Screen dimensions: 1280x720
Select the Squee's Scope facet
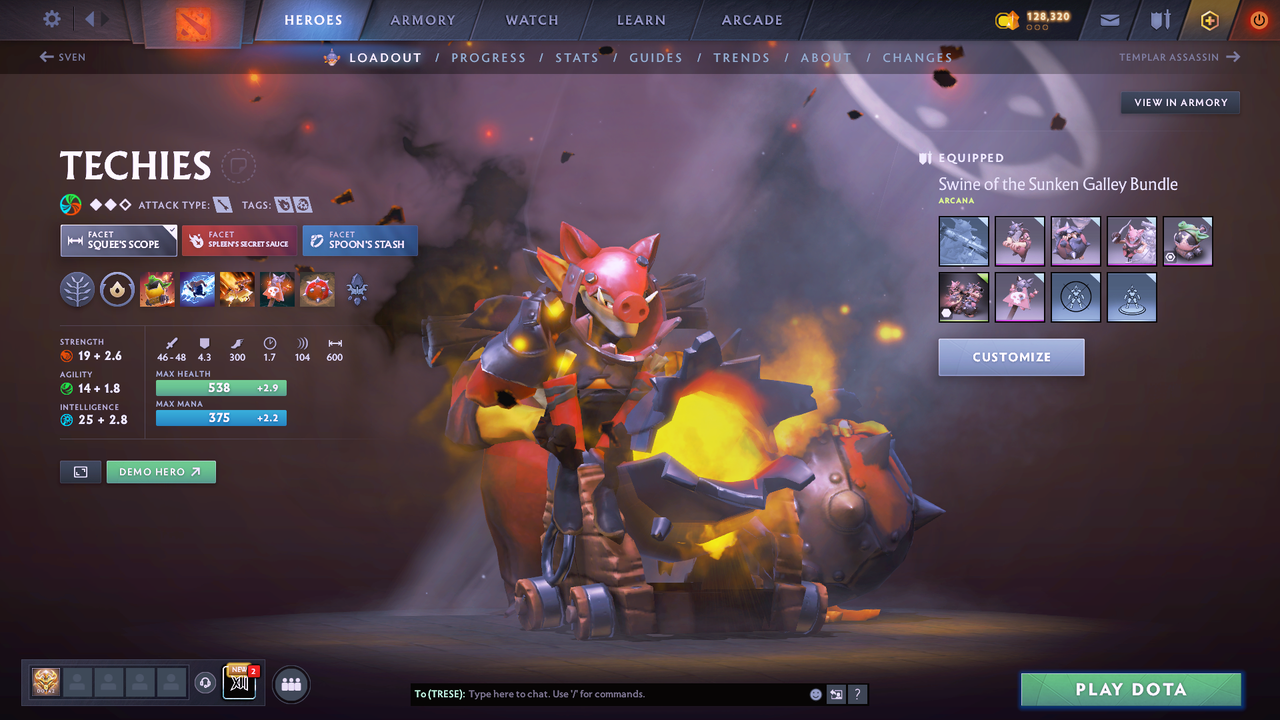click(118, 240)
